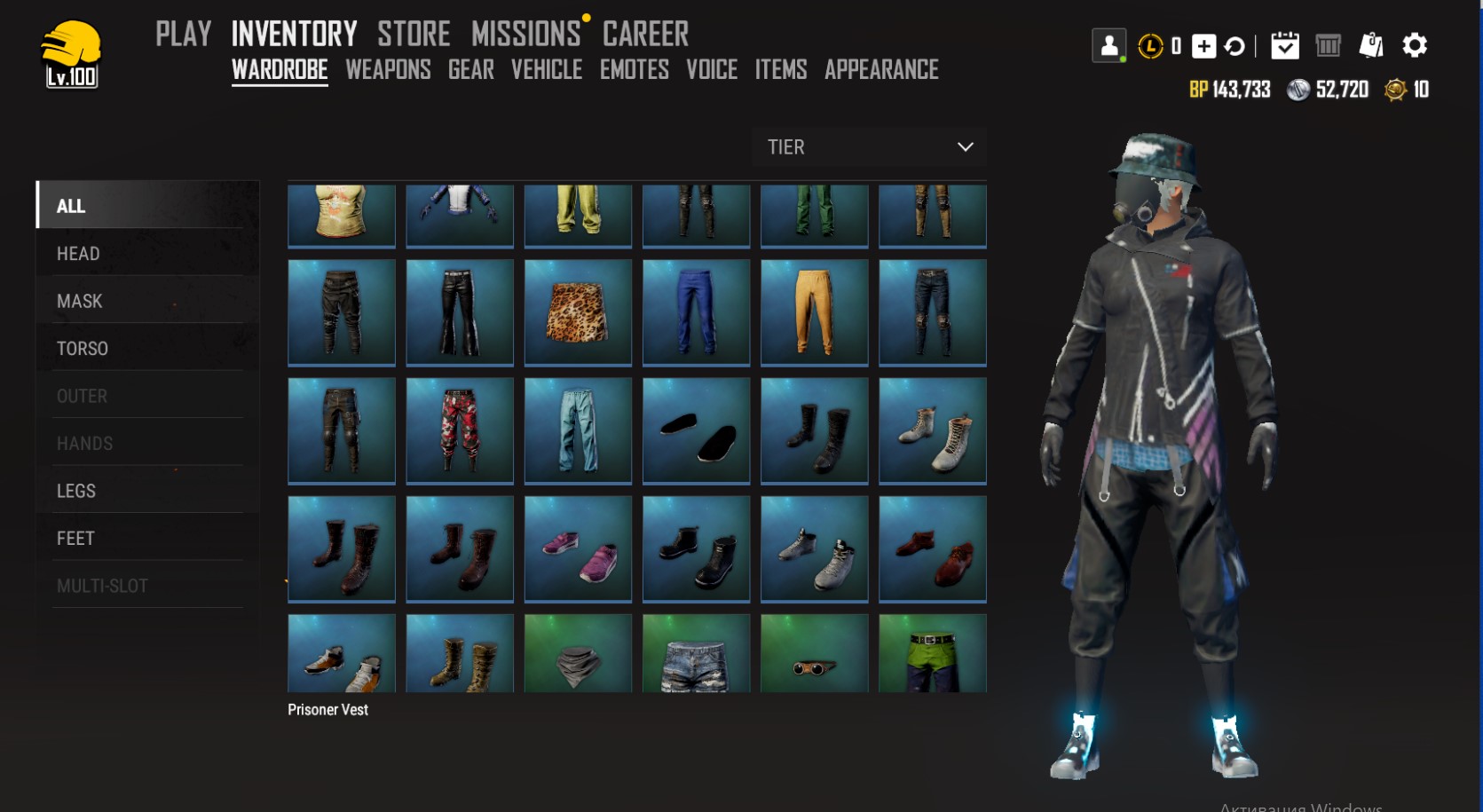Image resolution: width=1483 pixels, height=812 pixels.
Task: Choose the red camo pants
Action: [460, 430]
